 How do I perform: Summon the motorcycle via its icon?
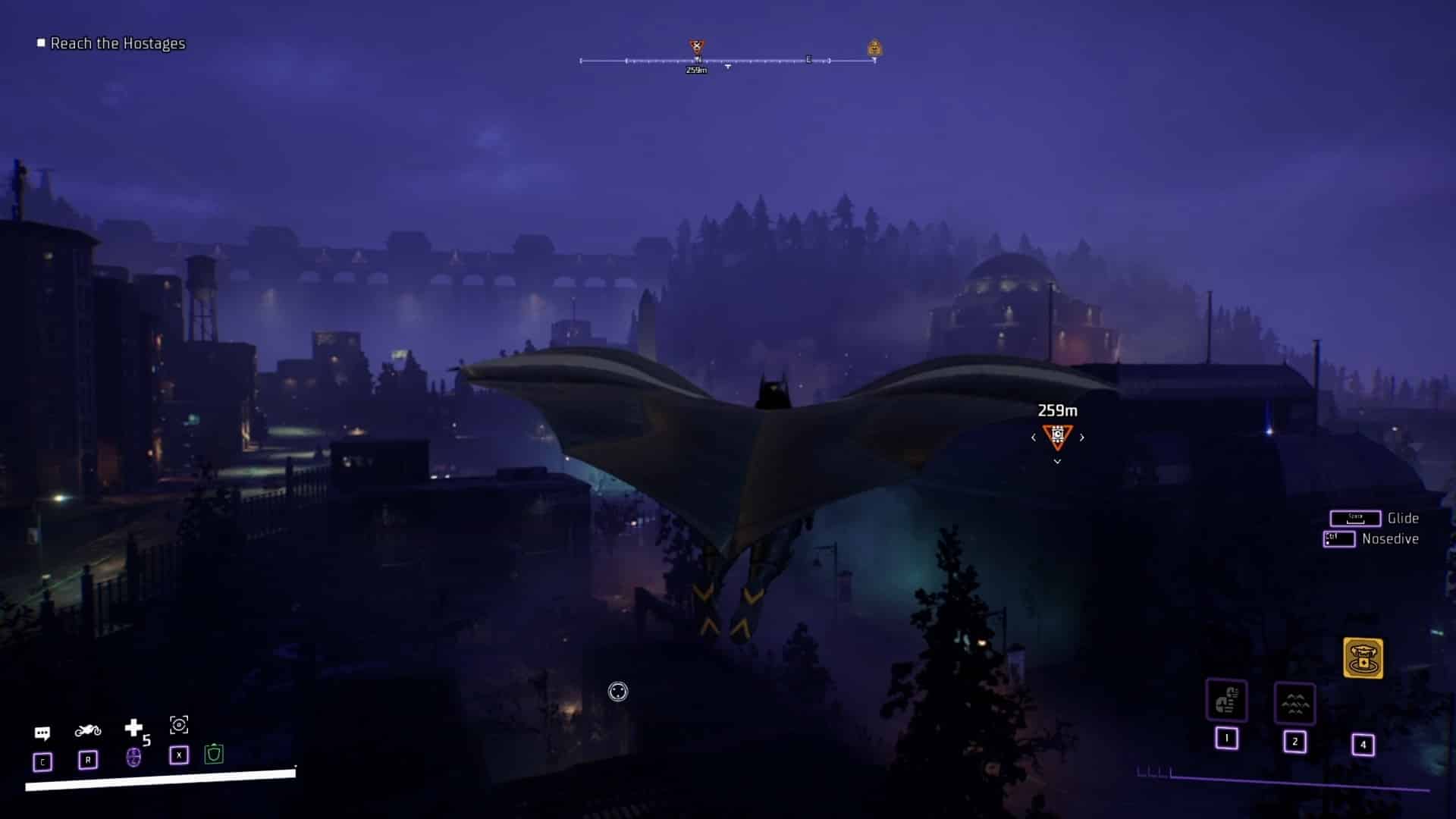click(x=88, y=730)
